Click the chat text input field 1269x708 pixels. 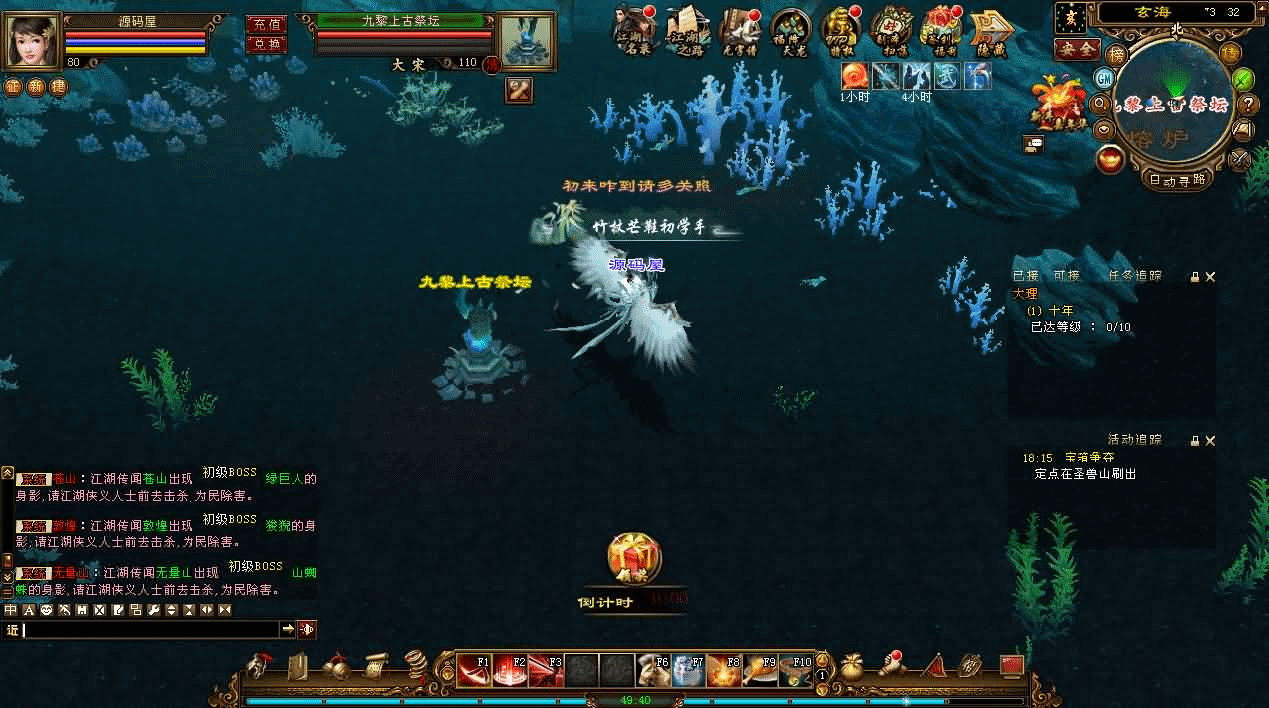pos(150,630)
